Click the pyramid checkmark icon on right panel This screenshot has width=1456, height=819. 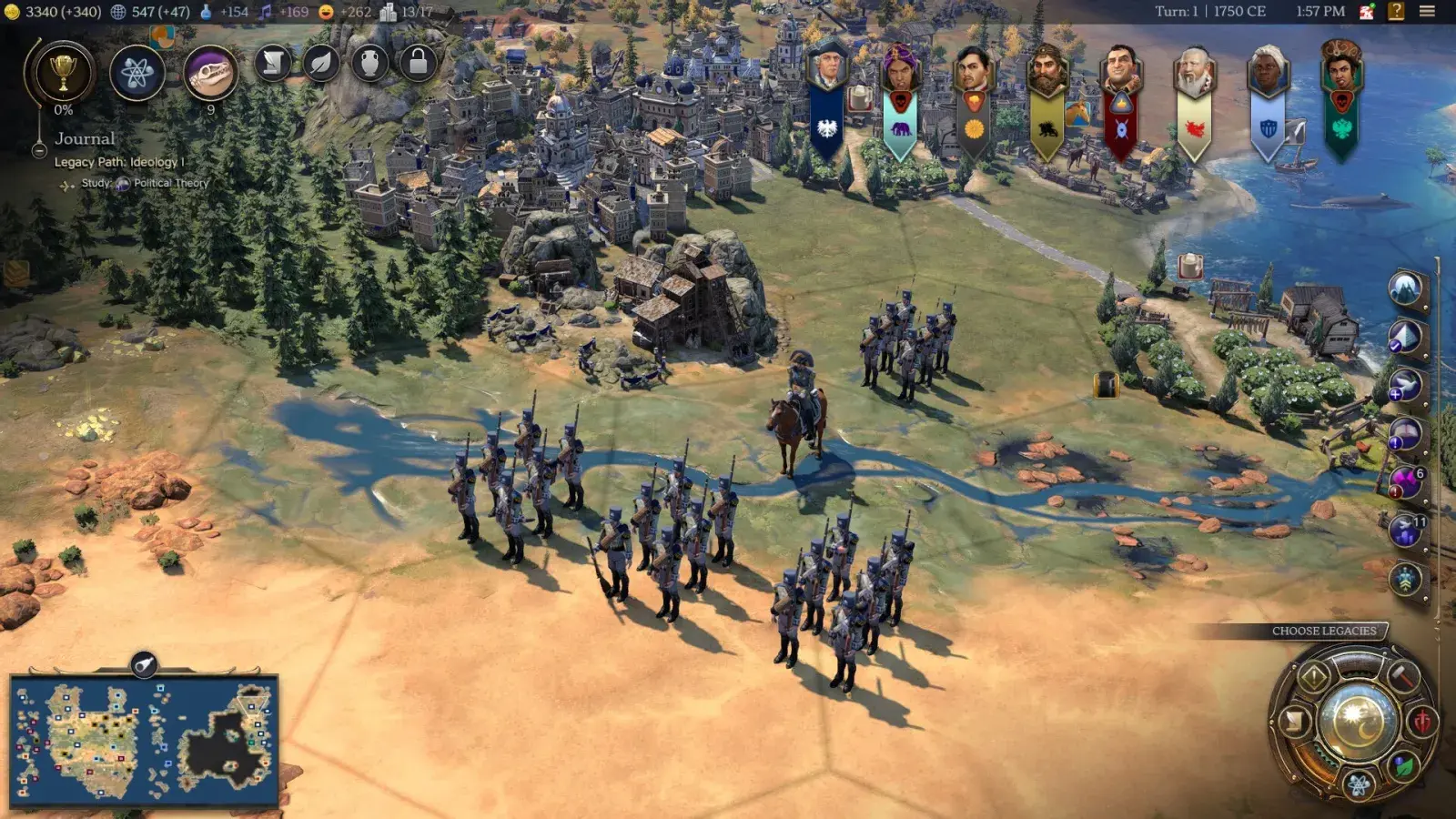pos(1404,336)
